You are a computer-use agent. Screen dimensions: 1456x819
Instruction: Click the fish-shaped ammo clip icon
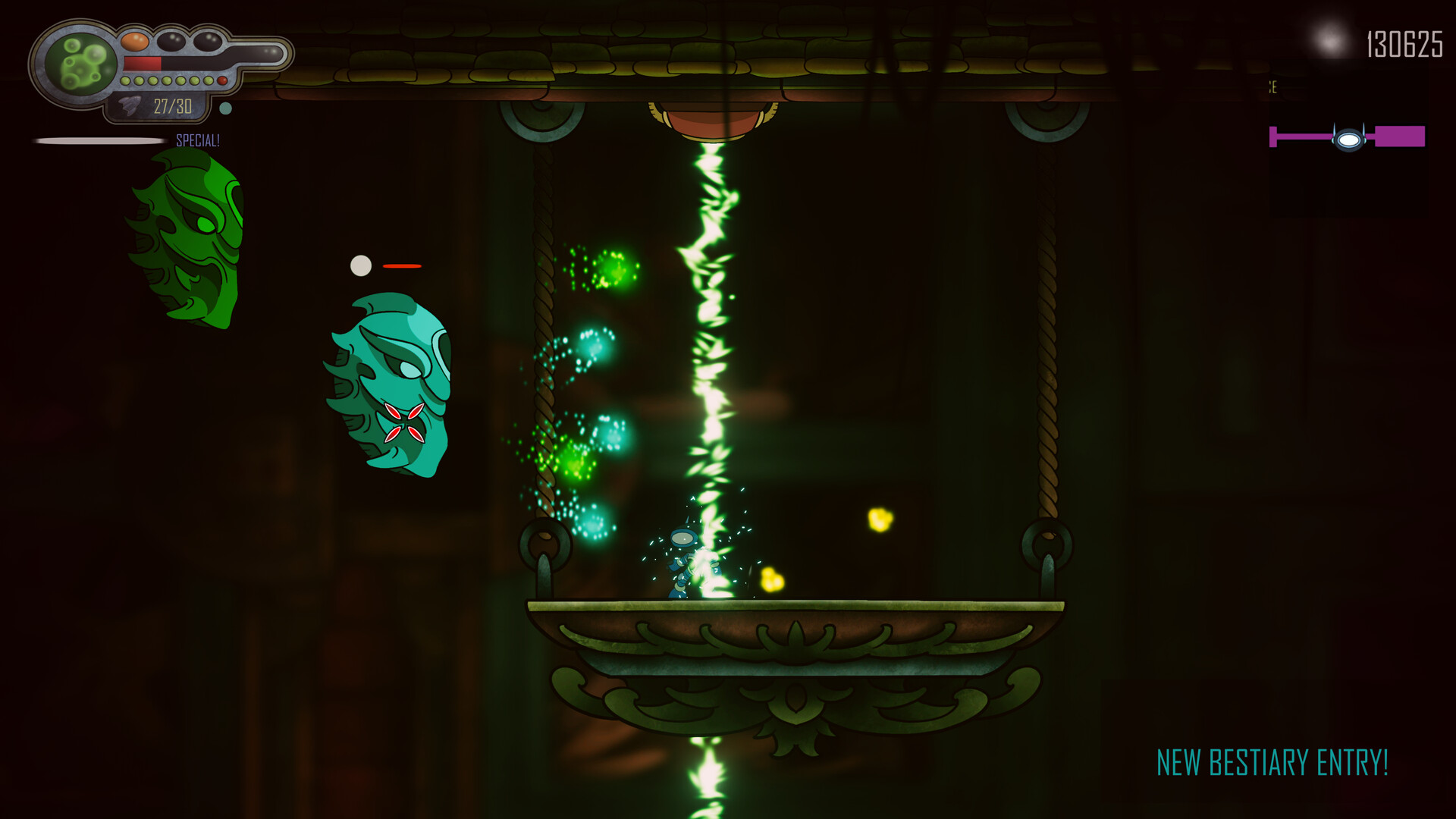coord(130,105)
